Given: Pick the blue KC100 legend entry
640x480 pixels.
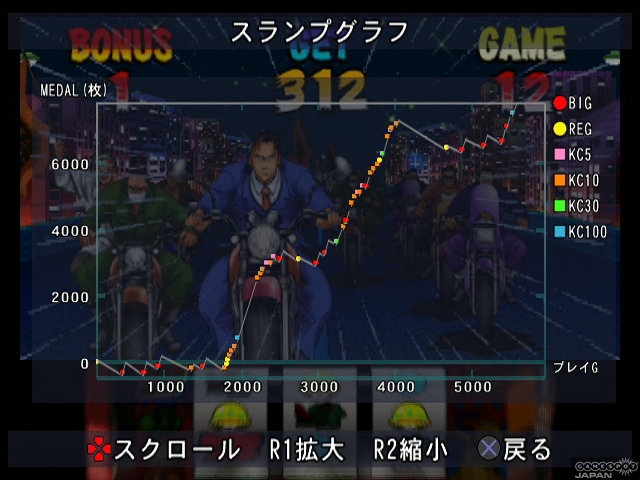Looking at the screenshot, I should click(579, 233).
